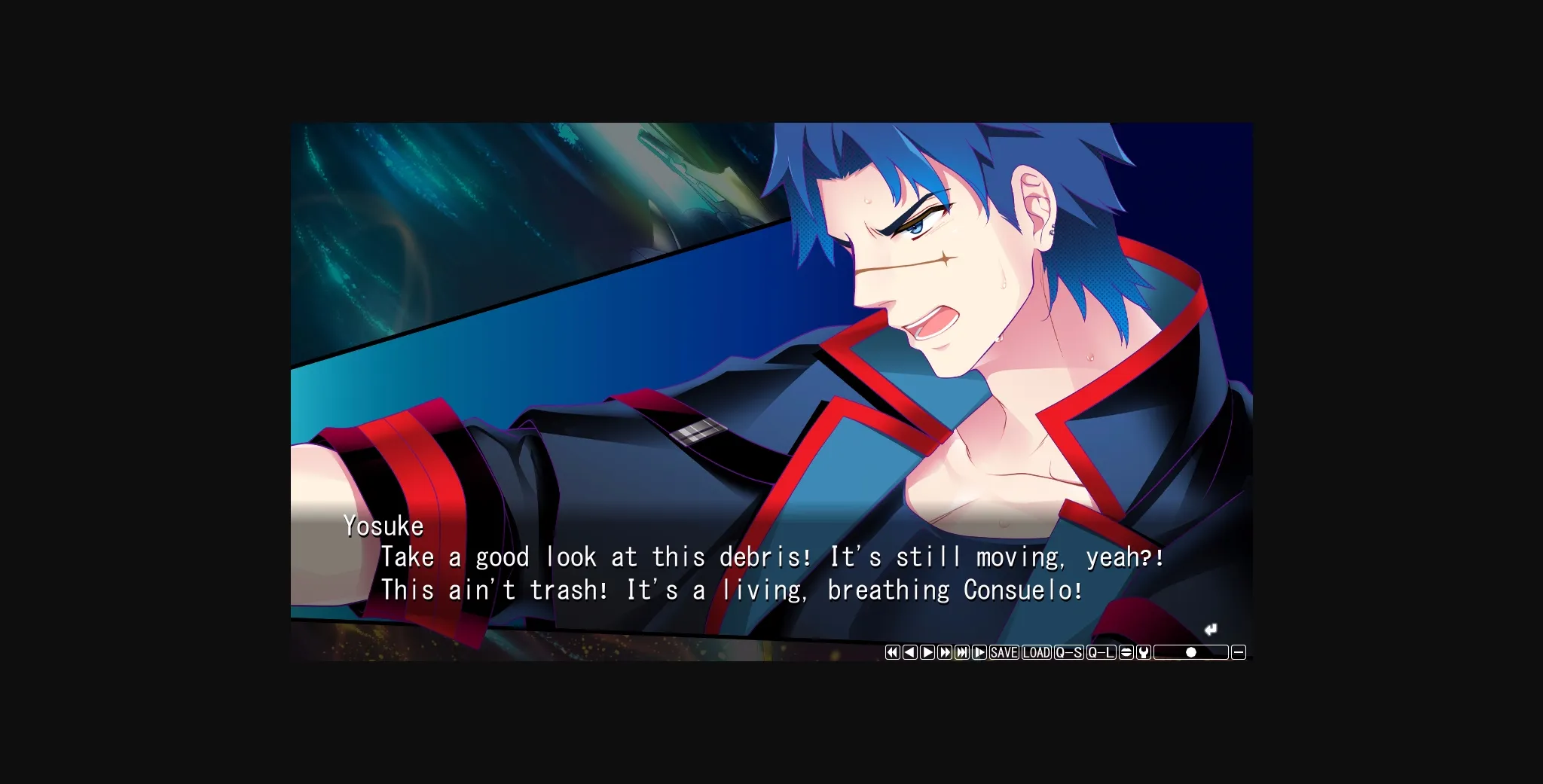Click the page-advance return arrow indicator
The height and width of the screenshot is (784, 1543).
pos(1211,630)
